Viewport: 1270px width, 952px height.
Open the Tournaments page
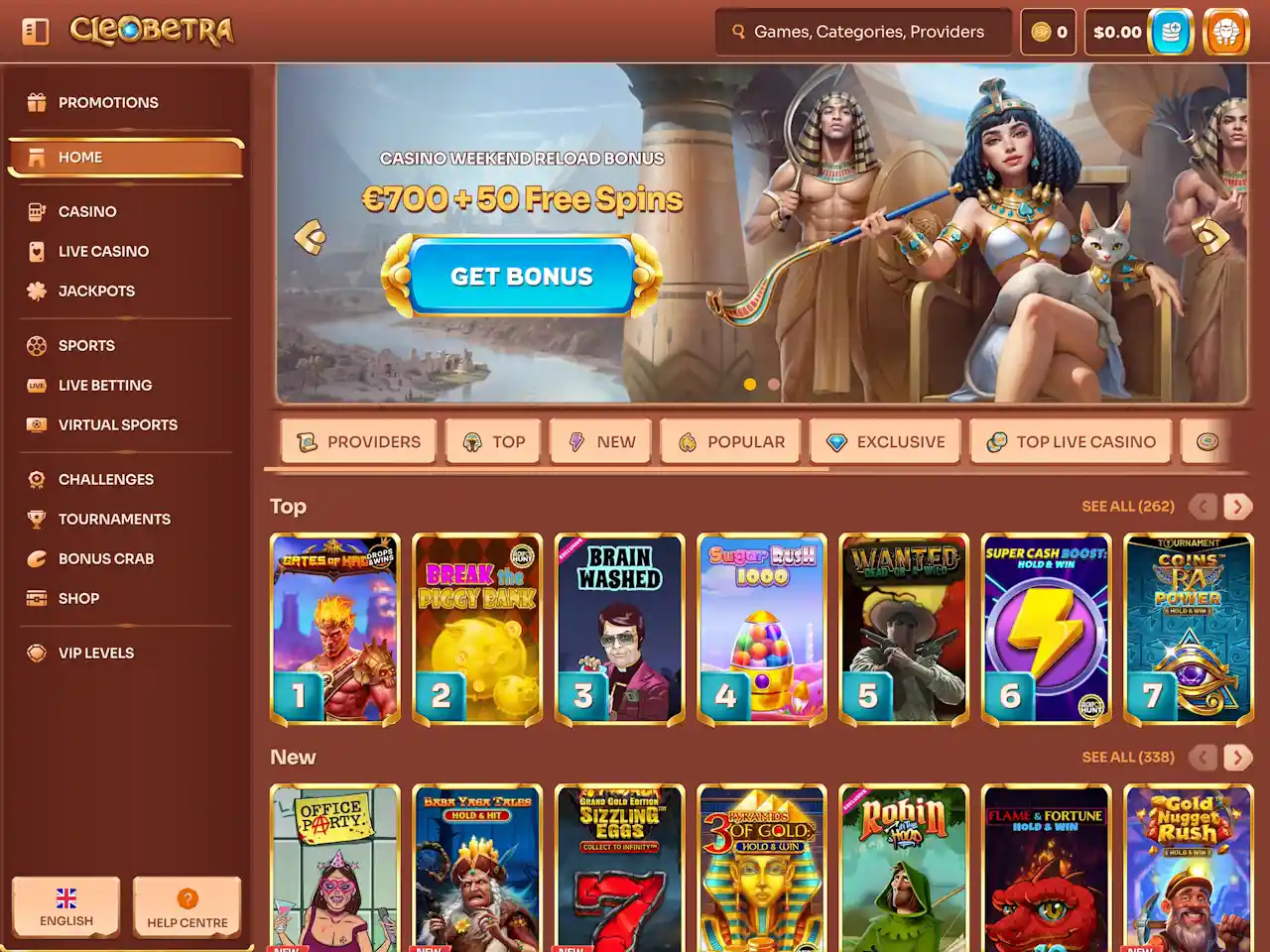click(x=114, y=519)
